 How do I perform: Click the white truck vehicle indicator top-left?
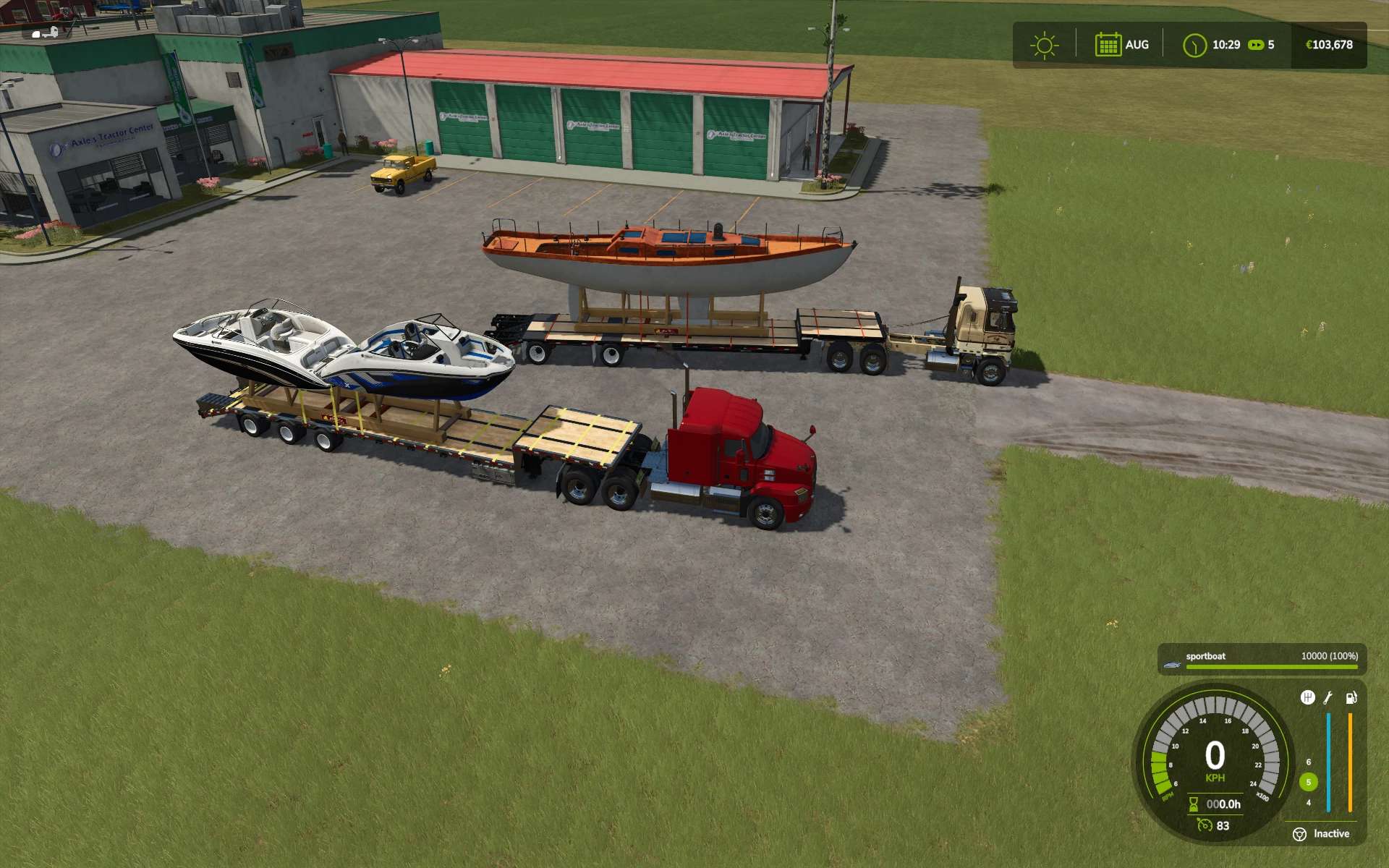(x=45, y=33)
